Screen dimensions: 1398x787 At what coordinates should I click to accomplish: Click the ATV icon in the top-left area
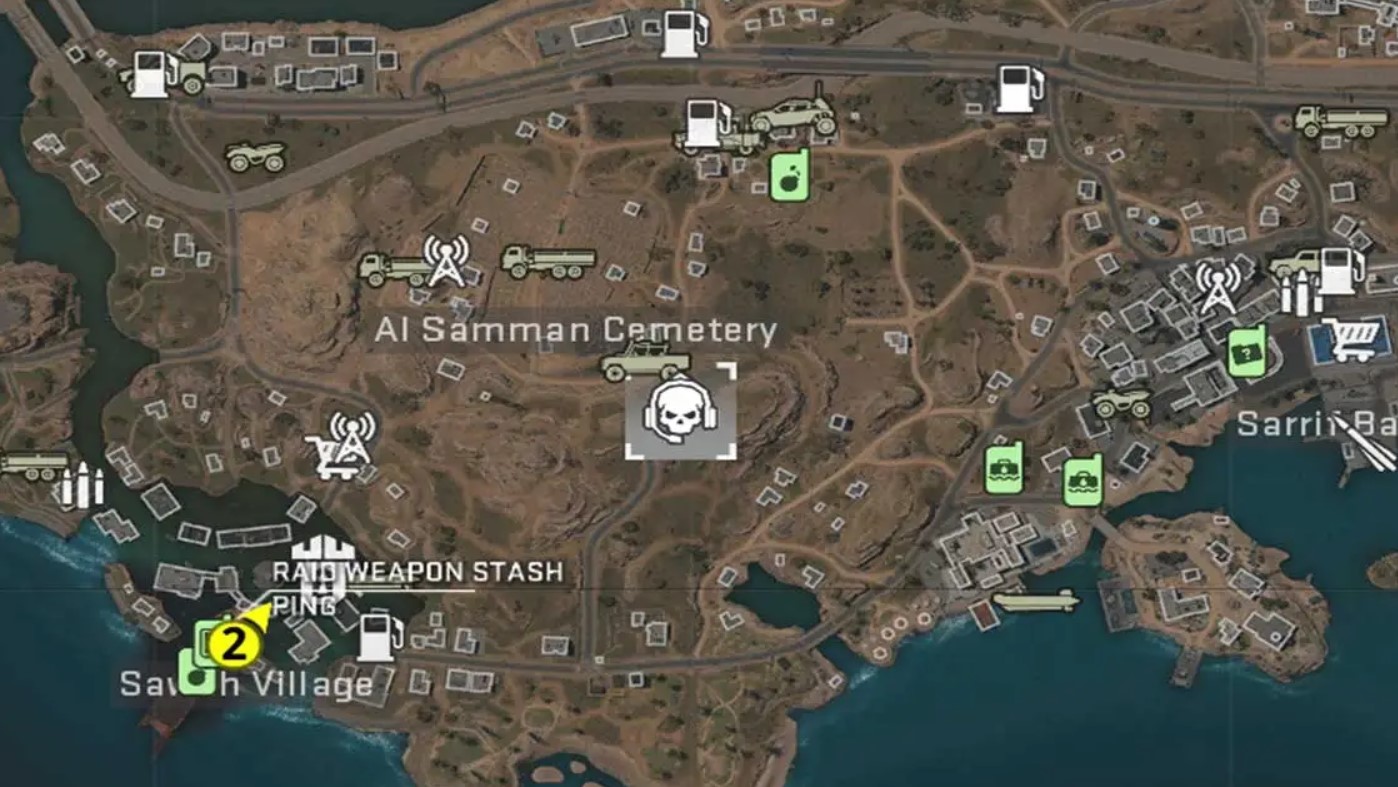(253, 157)
